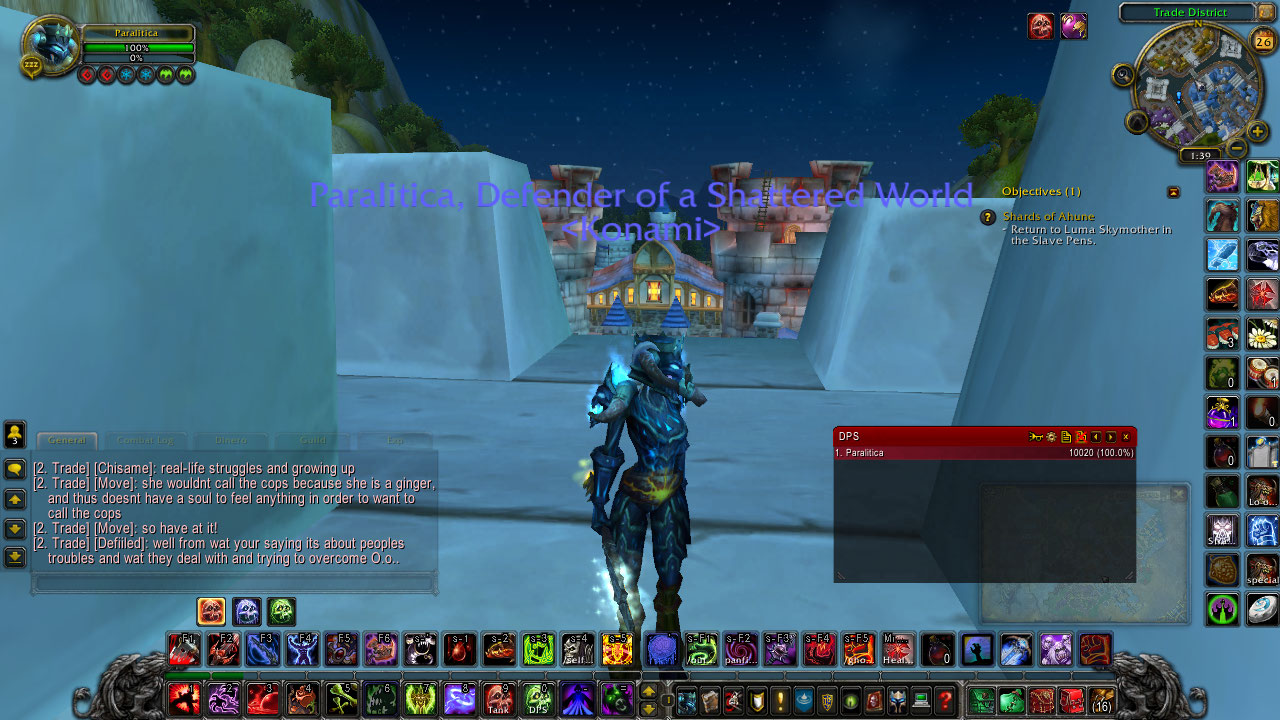
Task: Open the Combat Log chat tab
Action: pos(145,440)
